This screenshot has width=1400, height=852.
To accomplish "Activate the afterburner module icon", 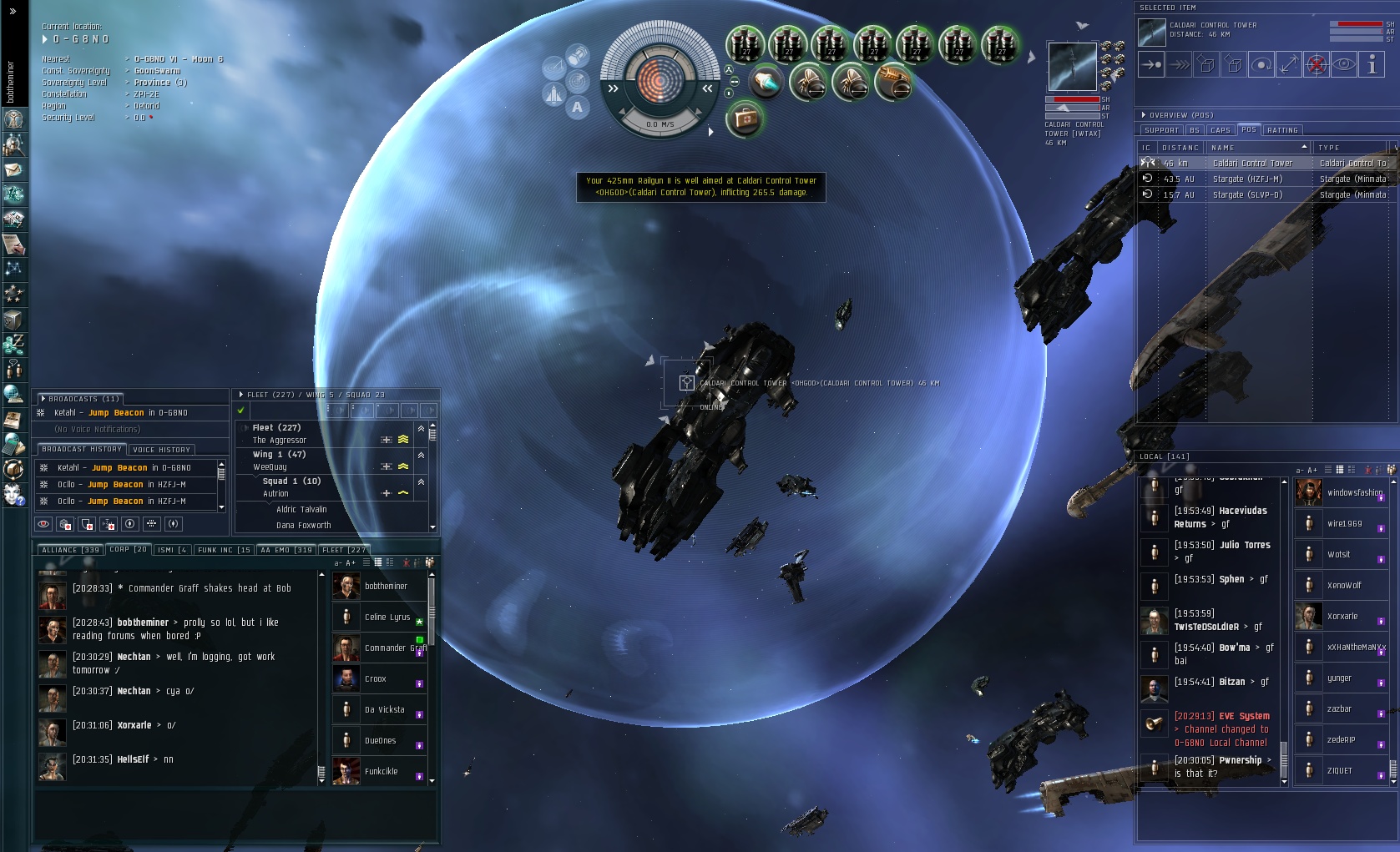I will [765, 82].
